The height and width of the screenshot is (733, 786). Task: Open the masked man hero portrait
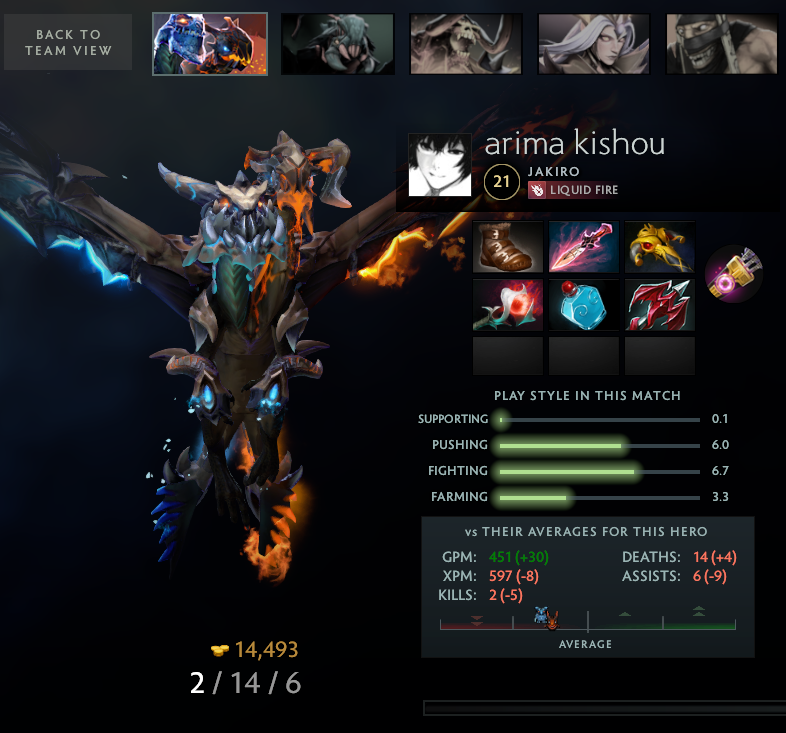point(722,44)
